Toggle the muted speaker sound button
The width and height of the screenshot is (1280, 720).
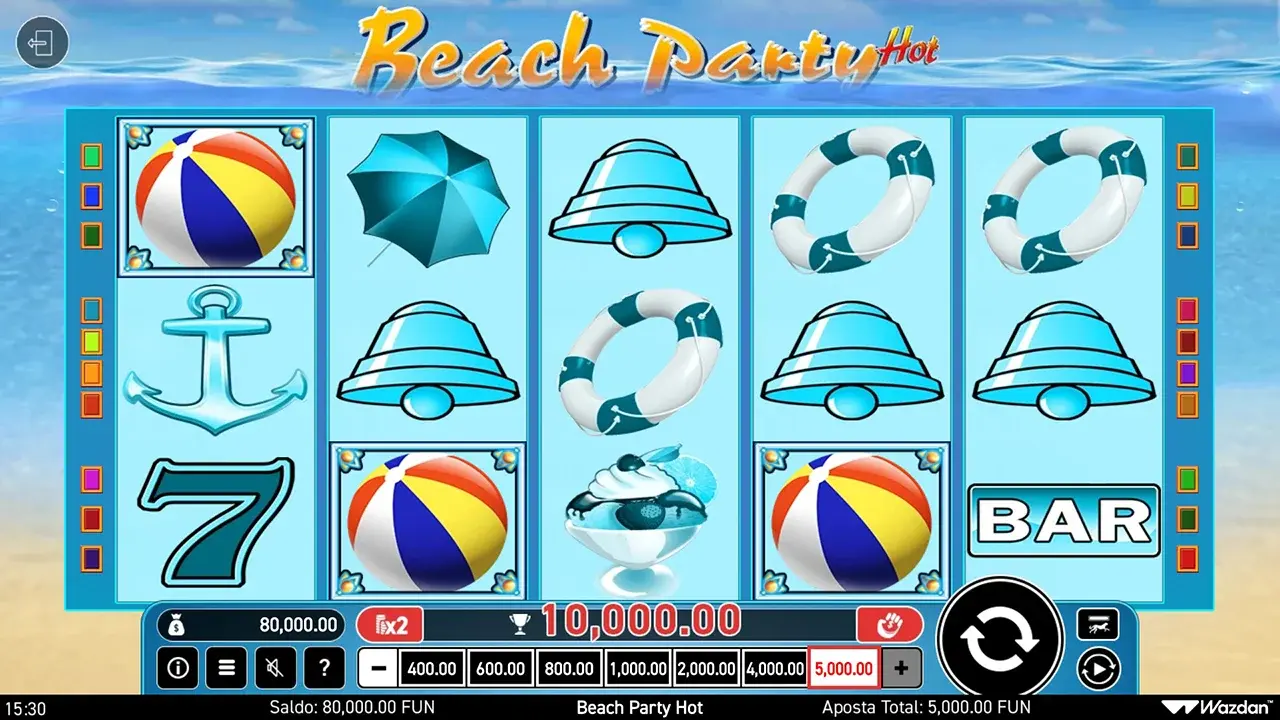pos(275,667)
